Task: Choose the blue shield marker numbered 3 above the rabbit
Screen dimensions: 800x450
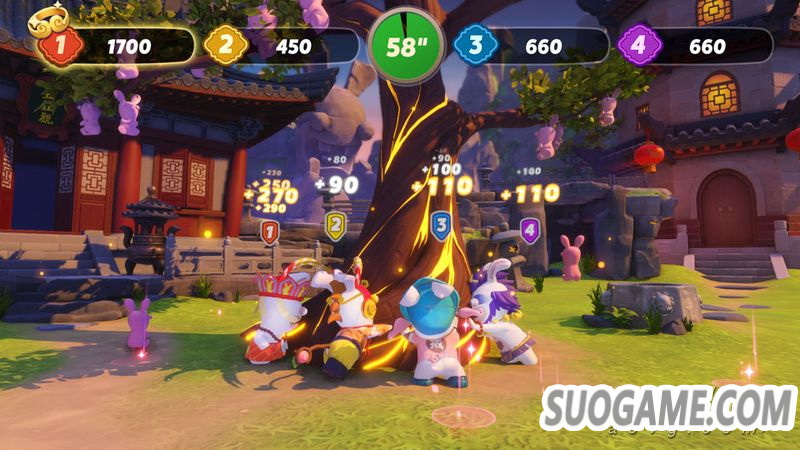Action: (x=440, y=226)
